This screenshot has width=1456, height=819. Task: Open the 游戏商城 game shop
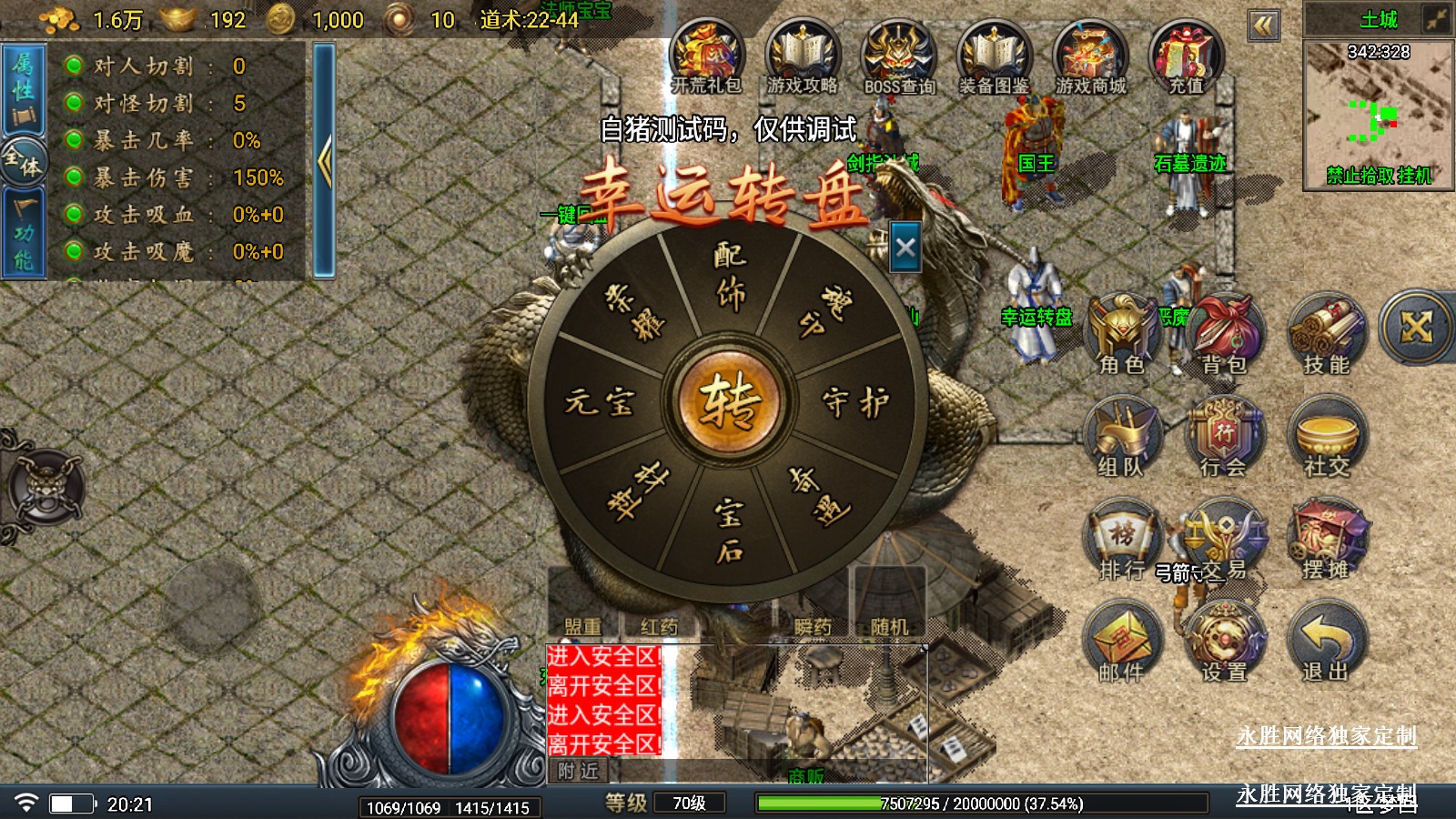(x=1090, y=57)
